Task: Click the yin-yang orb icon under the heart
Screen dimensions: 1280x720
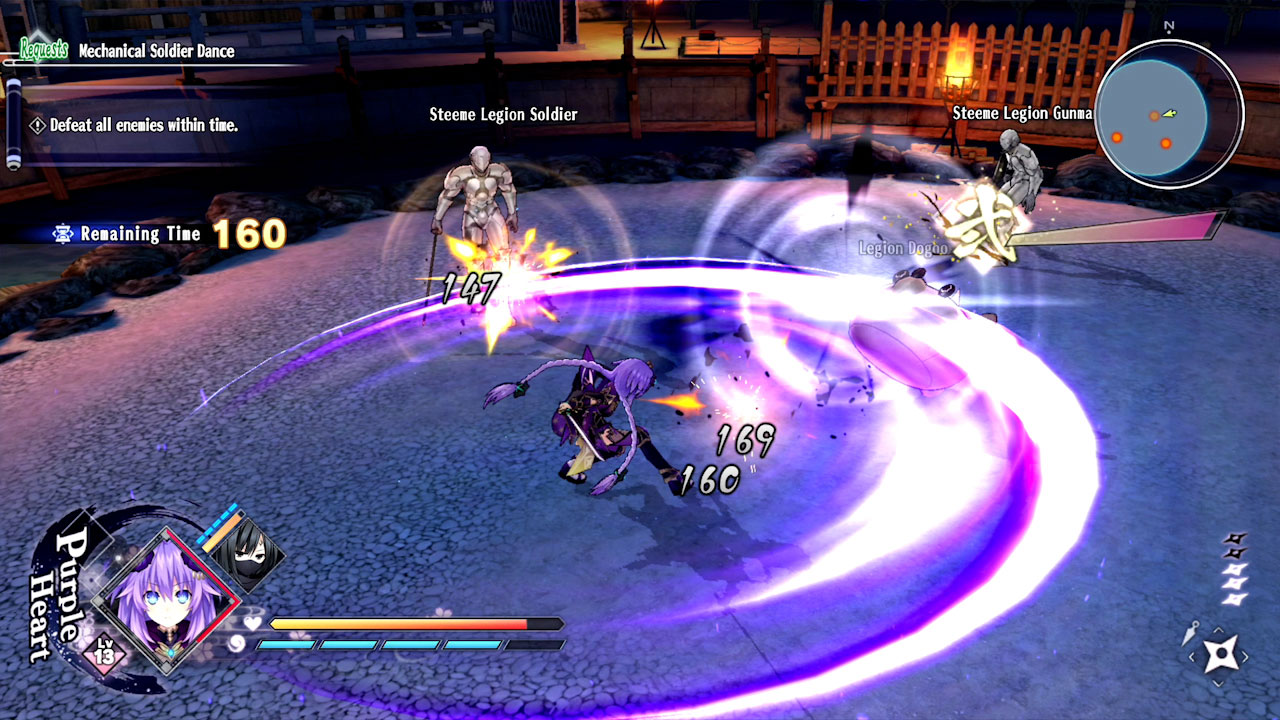Action: coord(237,644)
